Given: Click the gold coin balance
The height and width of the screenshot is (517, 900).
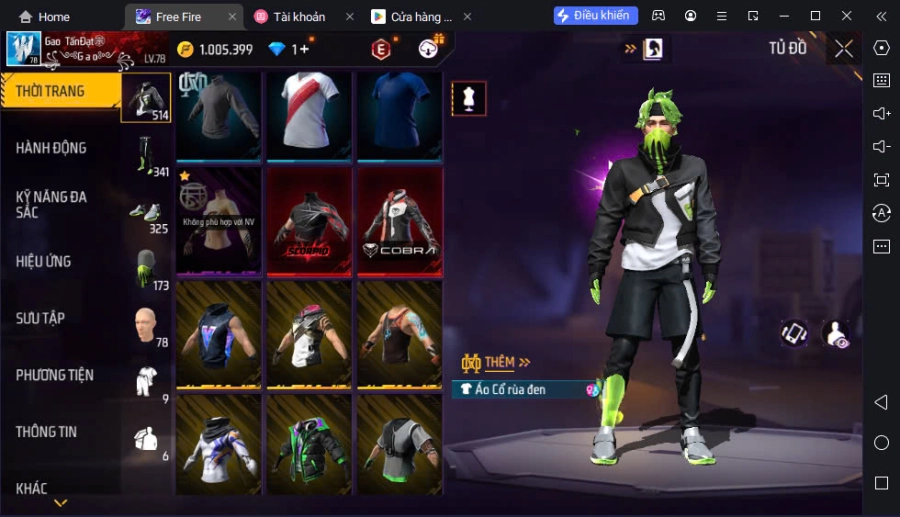Looking at the screenshot, I should [x=215, y=49].
